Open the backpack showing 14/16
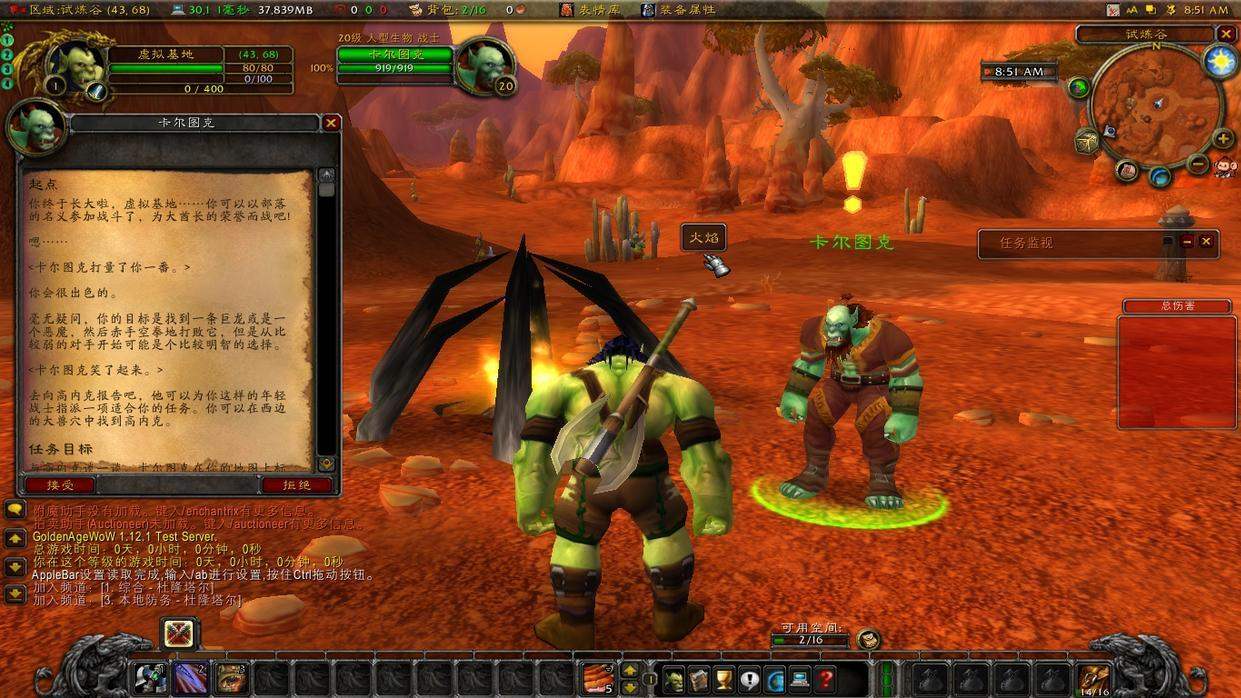 tap(1093, 679)
